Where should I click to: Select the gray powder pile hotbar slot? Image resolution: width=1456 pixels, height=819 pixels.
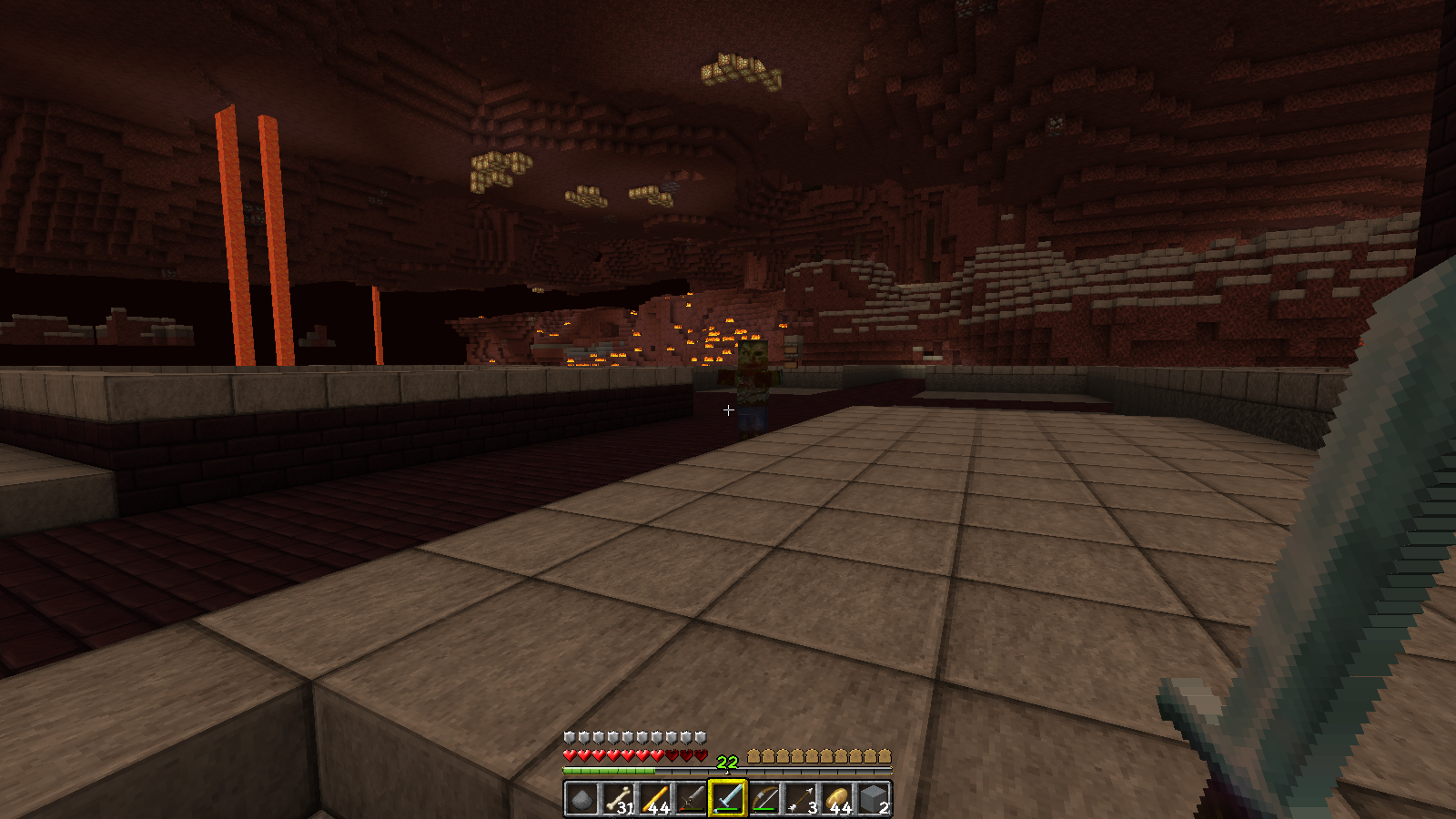pos(581,799)
